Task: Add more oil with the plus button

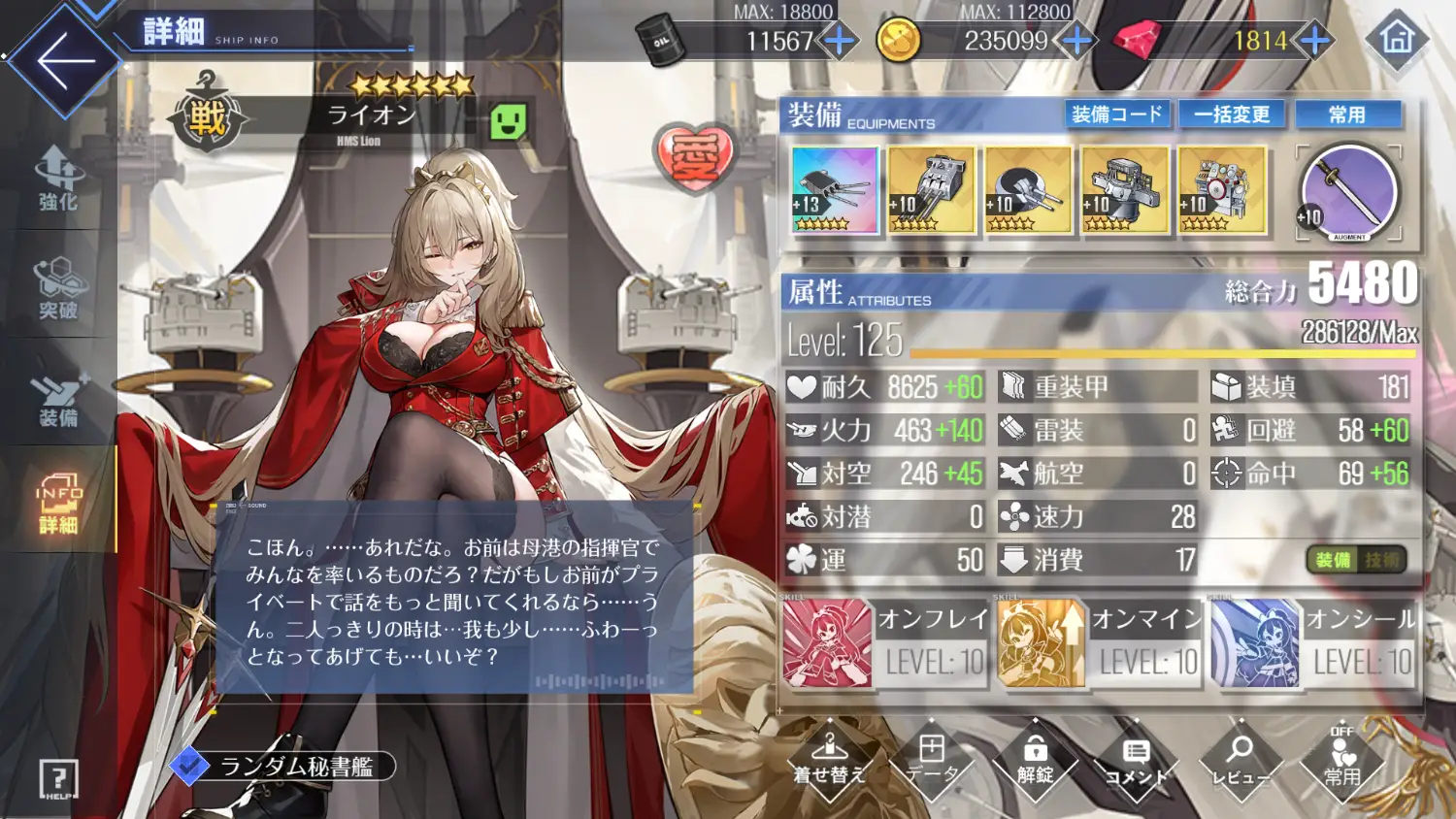Action: [839, 41]
